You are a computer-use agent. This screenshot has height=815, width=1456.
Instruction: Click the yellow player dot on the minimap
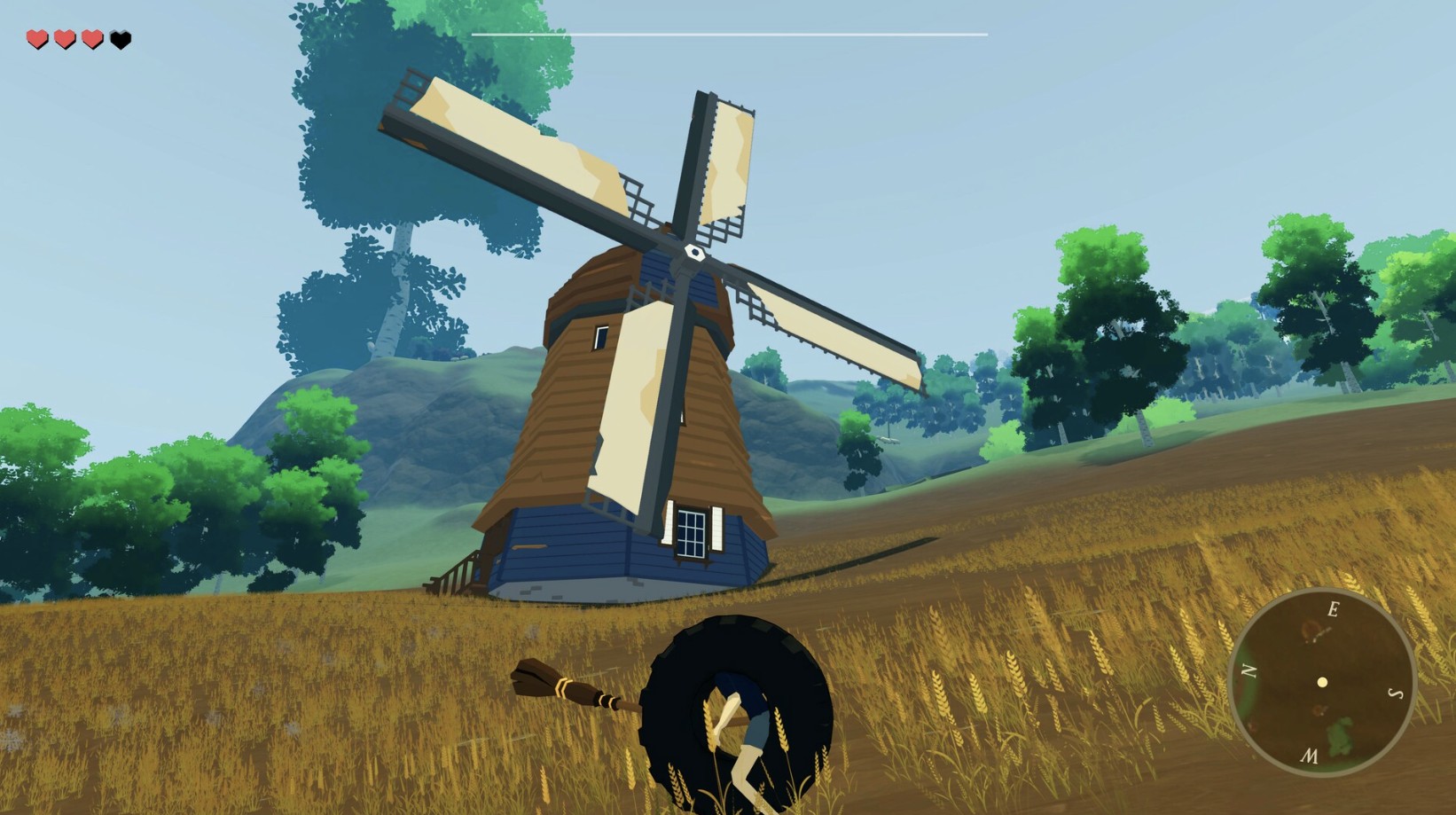coord(1322,681)
